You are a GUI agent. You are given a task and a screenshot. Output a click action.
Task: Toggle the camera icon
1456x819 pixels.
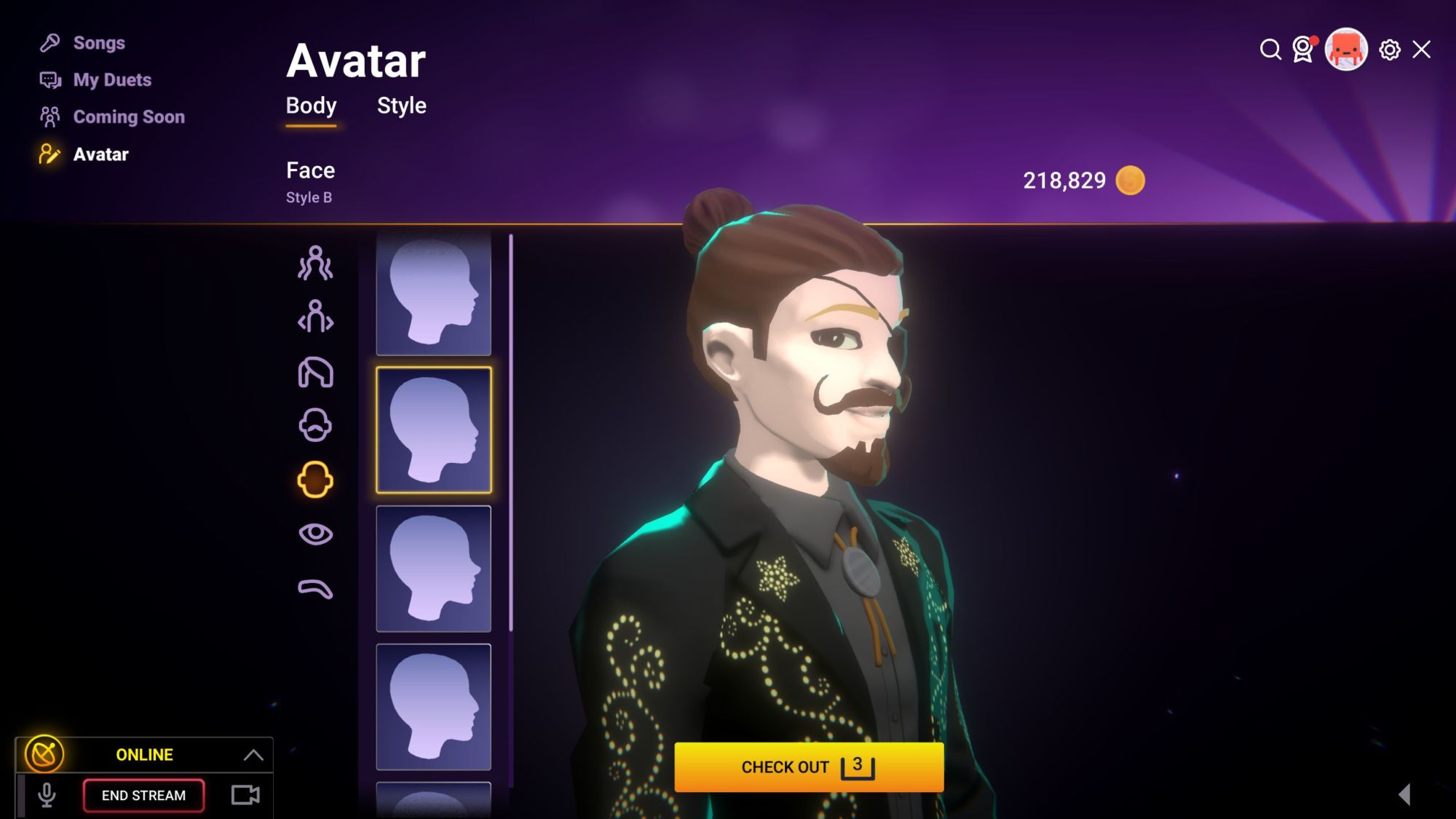point(245,795)
